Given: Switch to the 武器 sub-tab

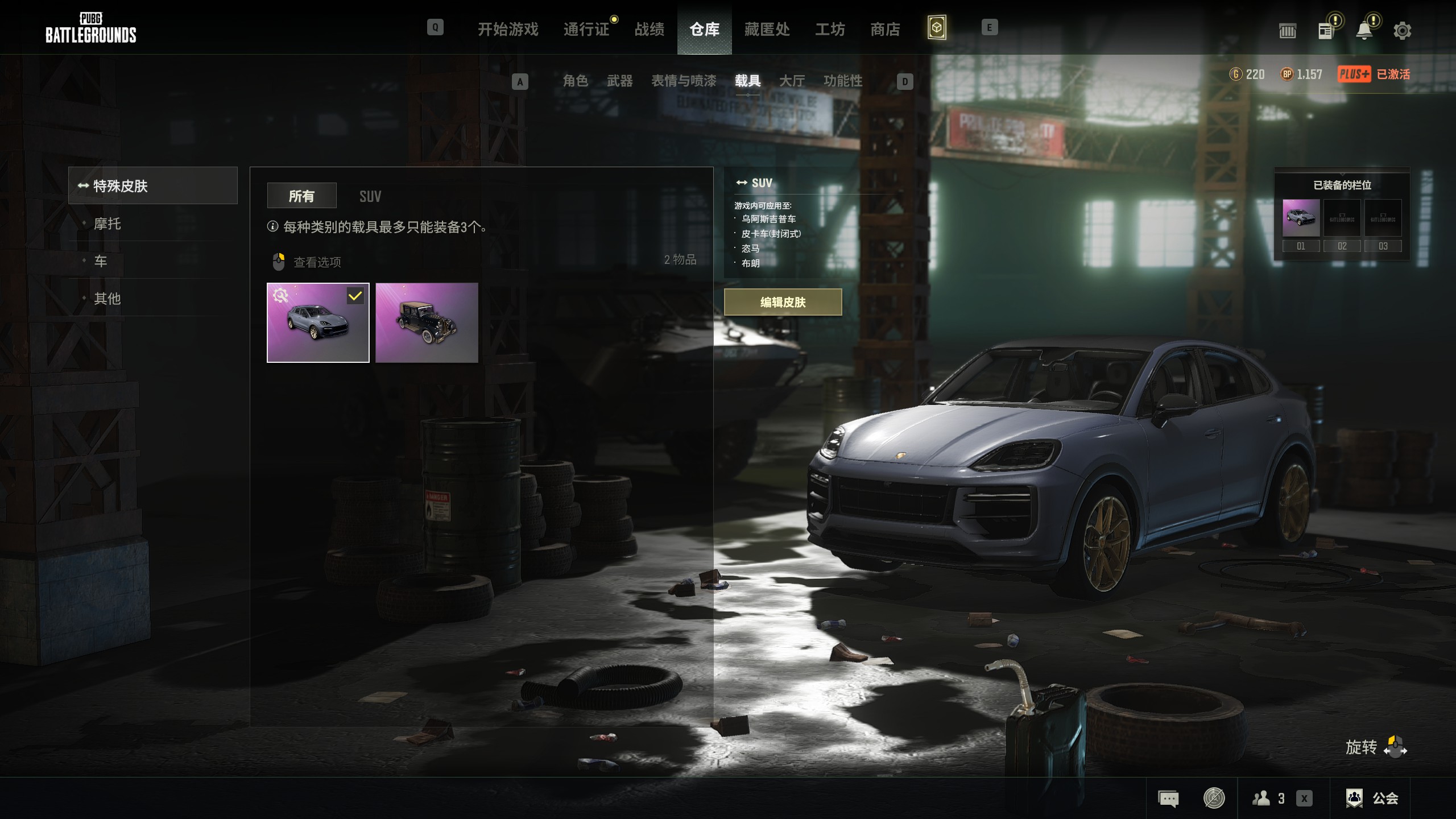Looking at the screenshot, I should 619,81.
